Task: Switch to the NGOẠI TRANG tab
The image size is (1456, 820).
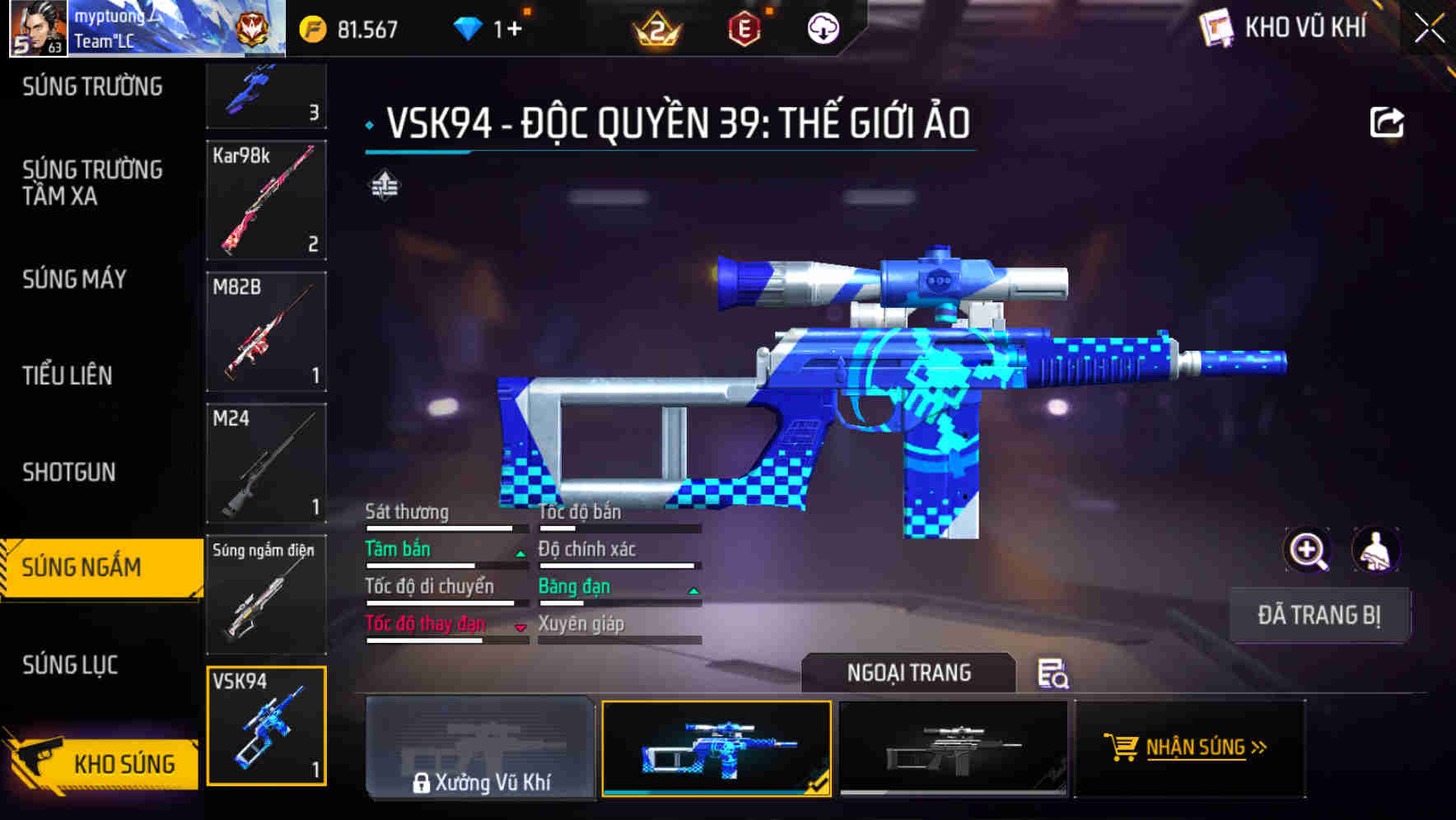Action: pos(910,673)
